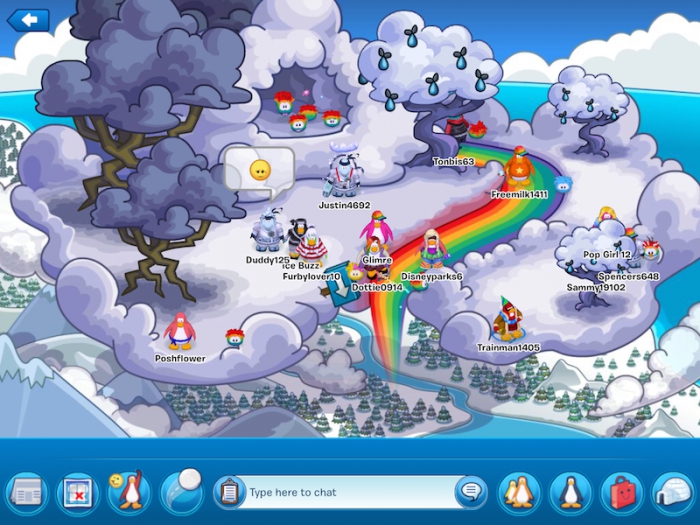The width and height of the screenshot is (700, 525).
Task: Open the newspaper icon
Action: click(27, 492)
